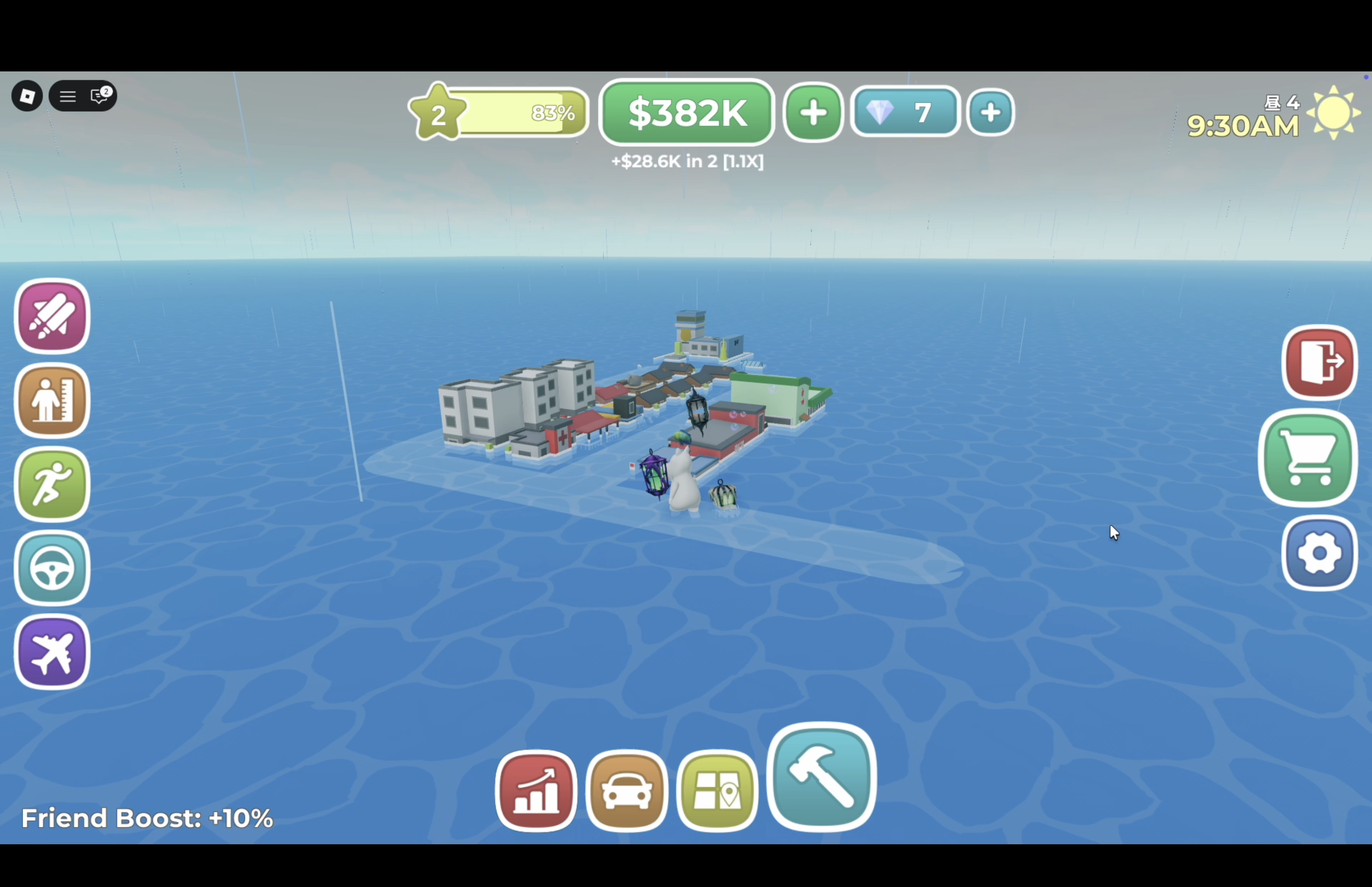Activate the green running man button
The height and width of the screenshot is (887, 1372).
coord(52,485)
